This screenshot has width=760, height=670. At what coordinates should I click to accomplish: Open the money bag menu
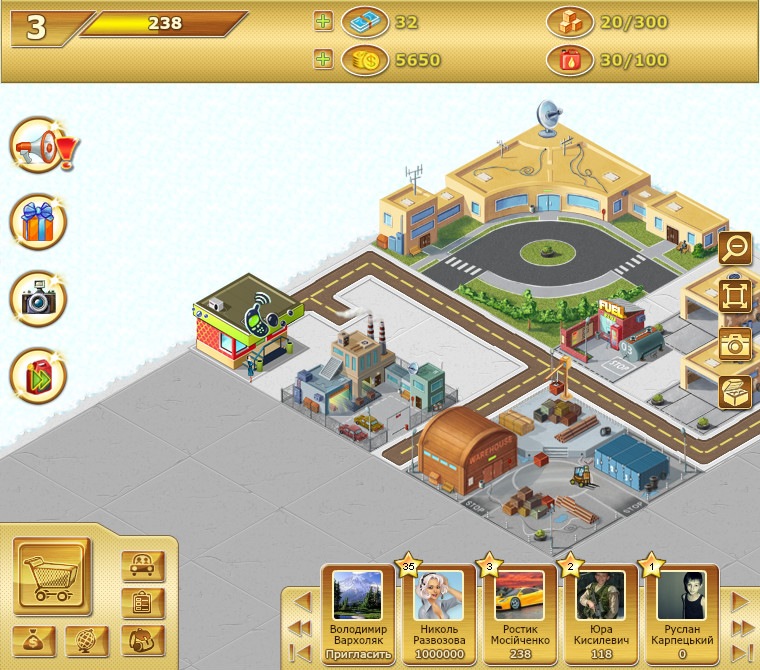(35, 641)
